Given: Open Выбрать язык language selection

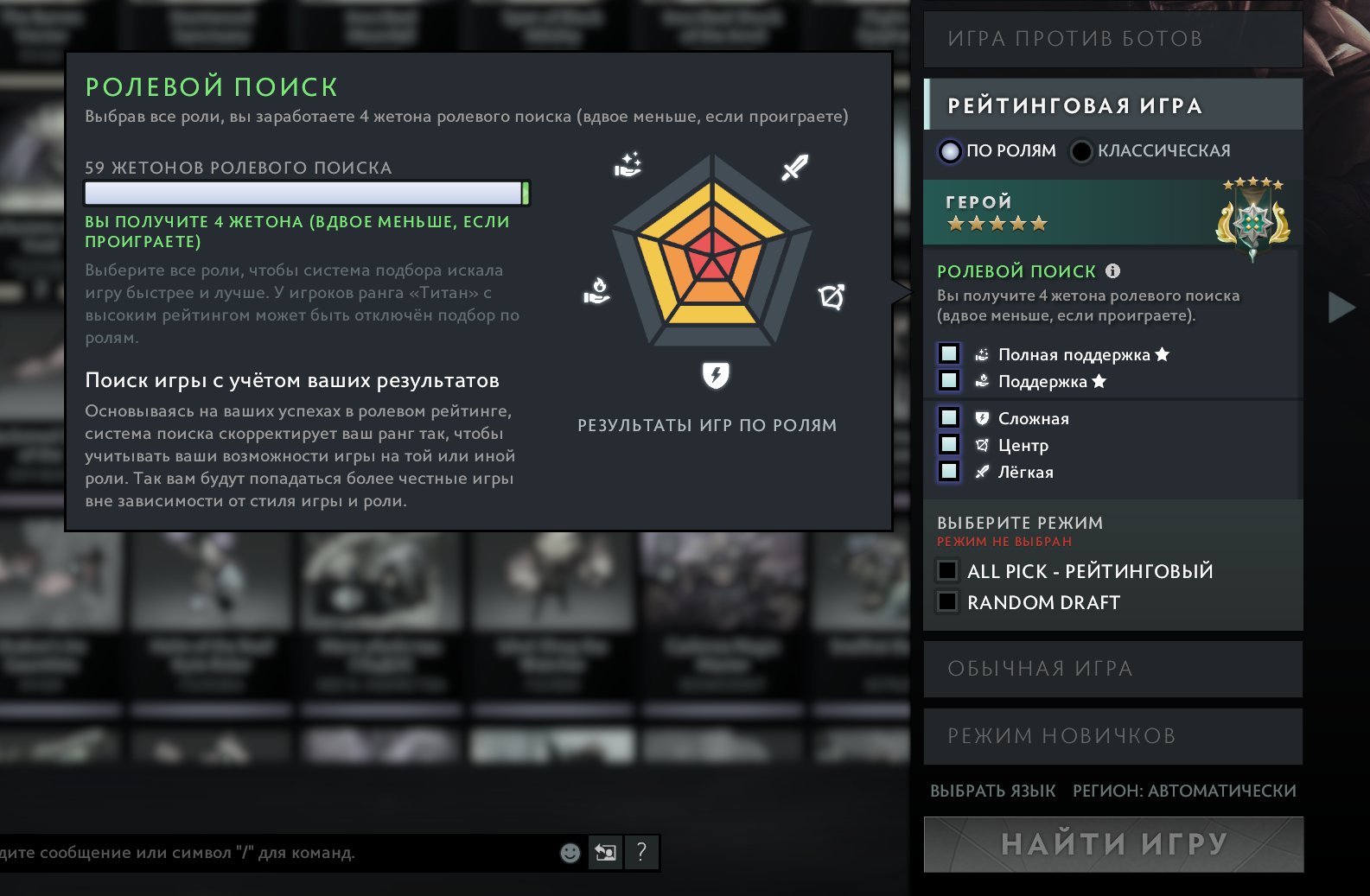Looking at the screenshot, I should [x=992, y=791].
